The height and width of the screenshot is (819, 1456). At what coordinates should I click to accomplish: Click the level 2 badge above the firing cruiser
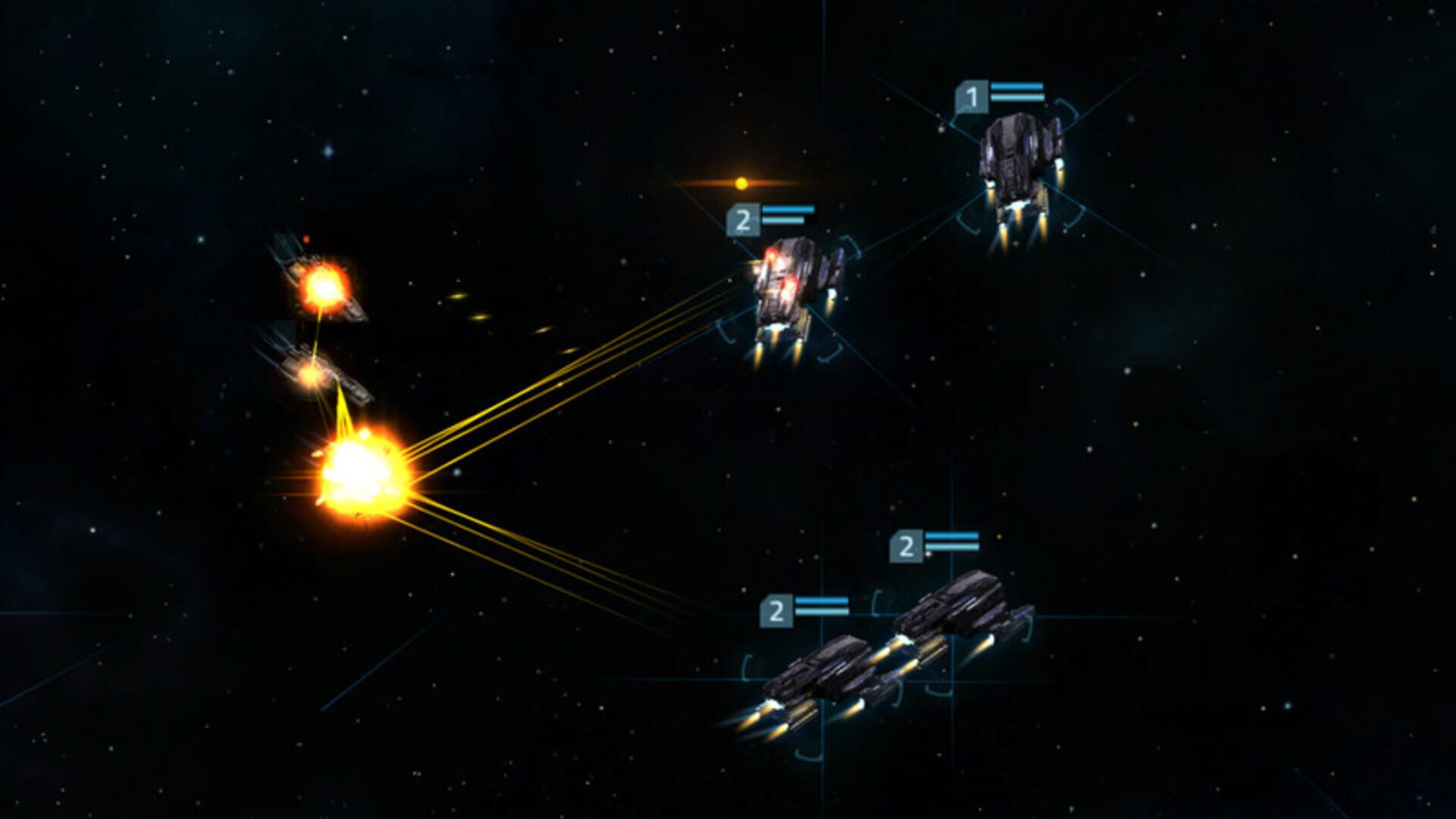744,221
